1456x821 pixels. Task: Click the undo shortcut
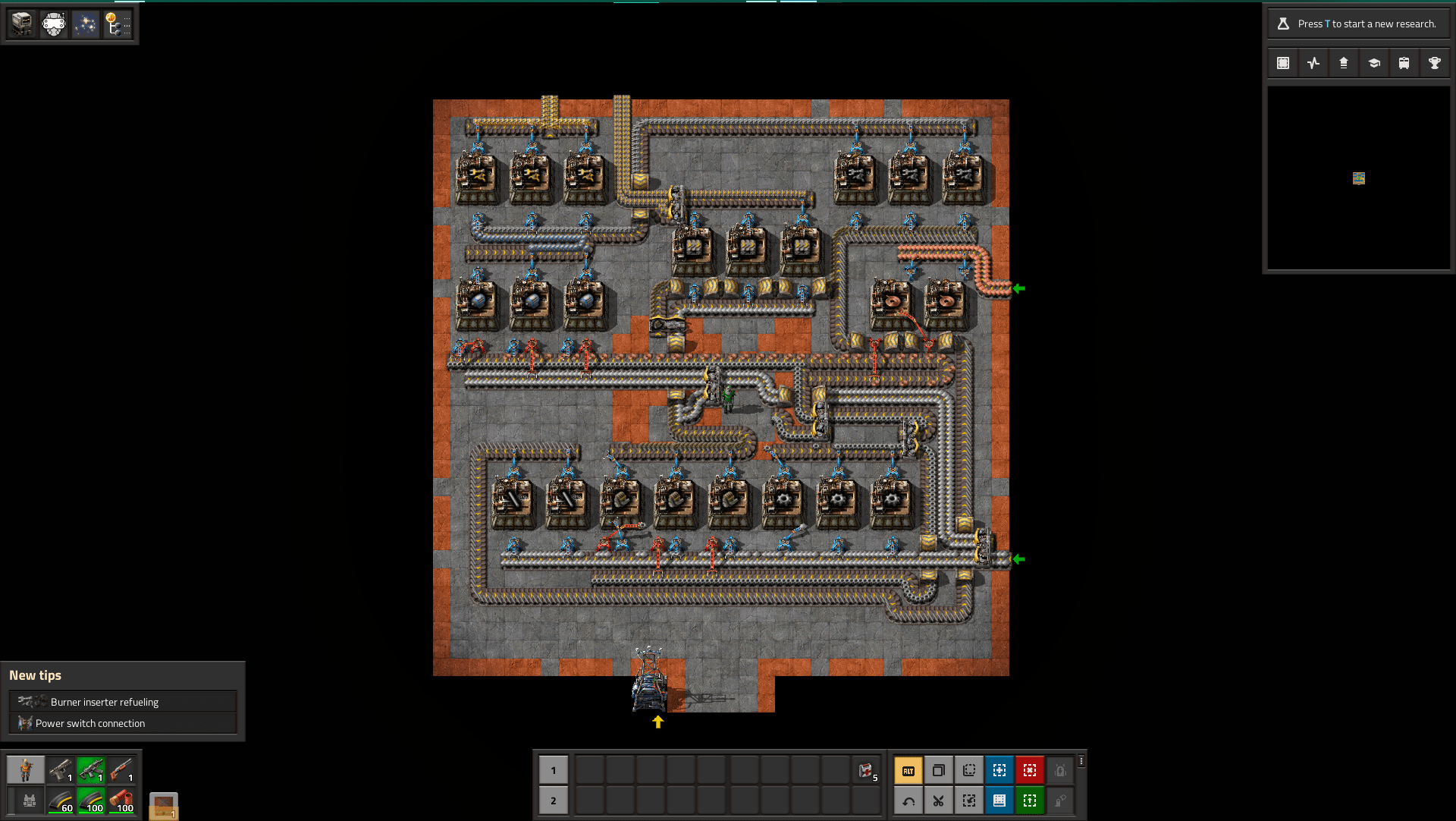(x=908, y=801)
